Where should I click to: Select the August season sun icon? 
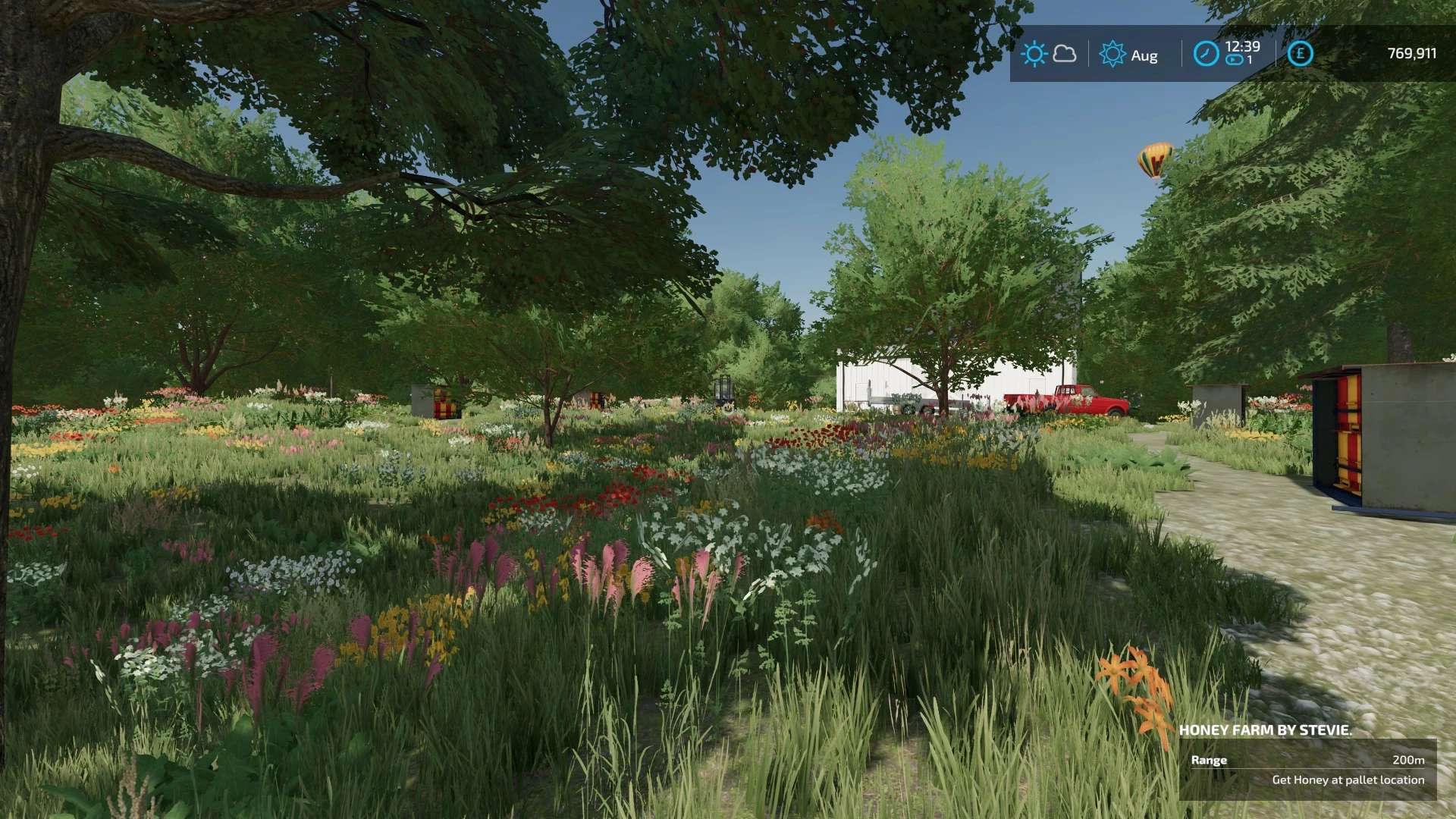coord(1112,54)
